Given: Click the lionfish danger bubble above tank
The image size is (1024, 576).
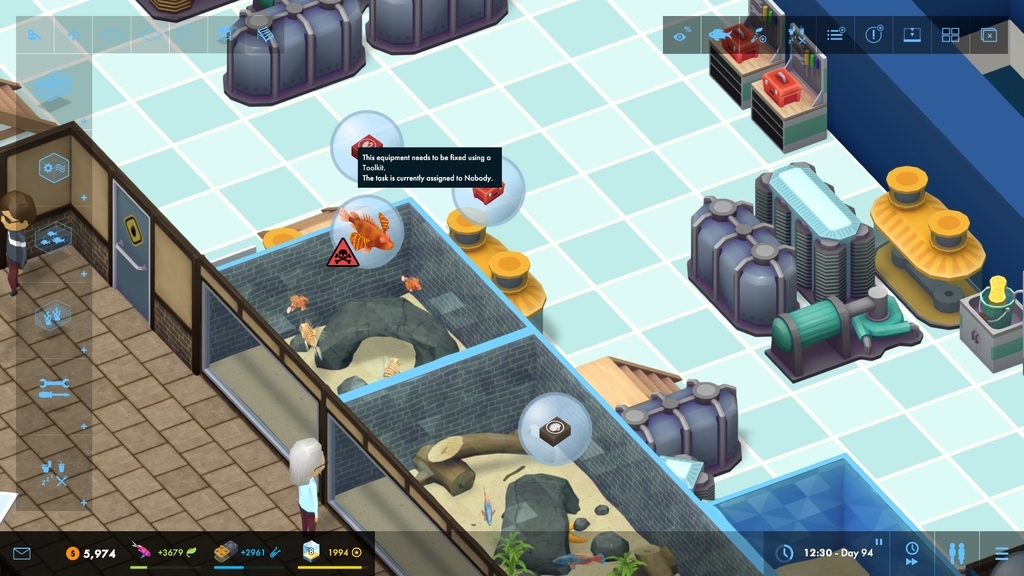Looking at the screenshot, I should click(x=366, y=232).
